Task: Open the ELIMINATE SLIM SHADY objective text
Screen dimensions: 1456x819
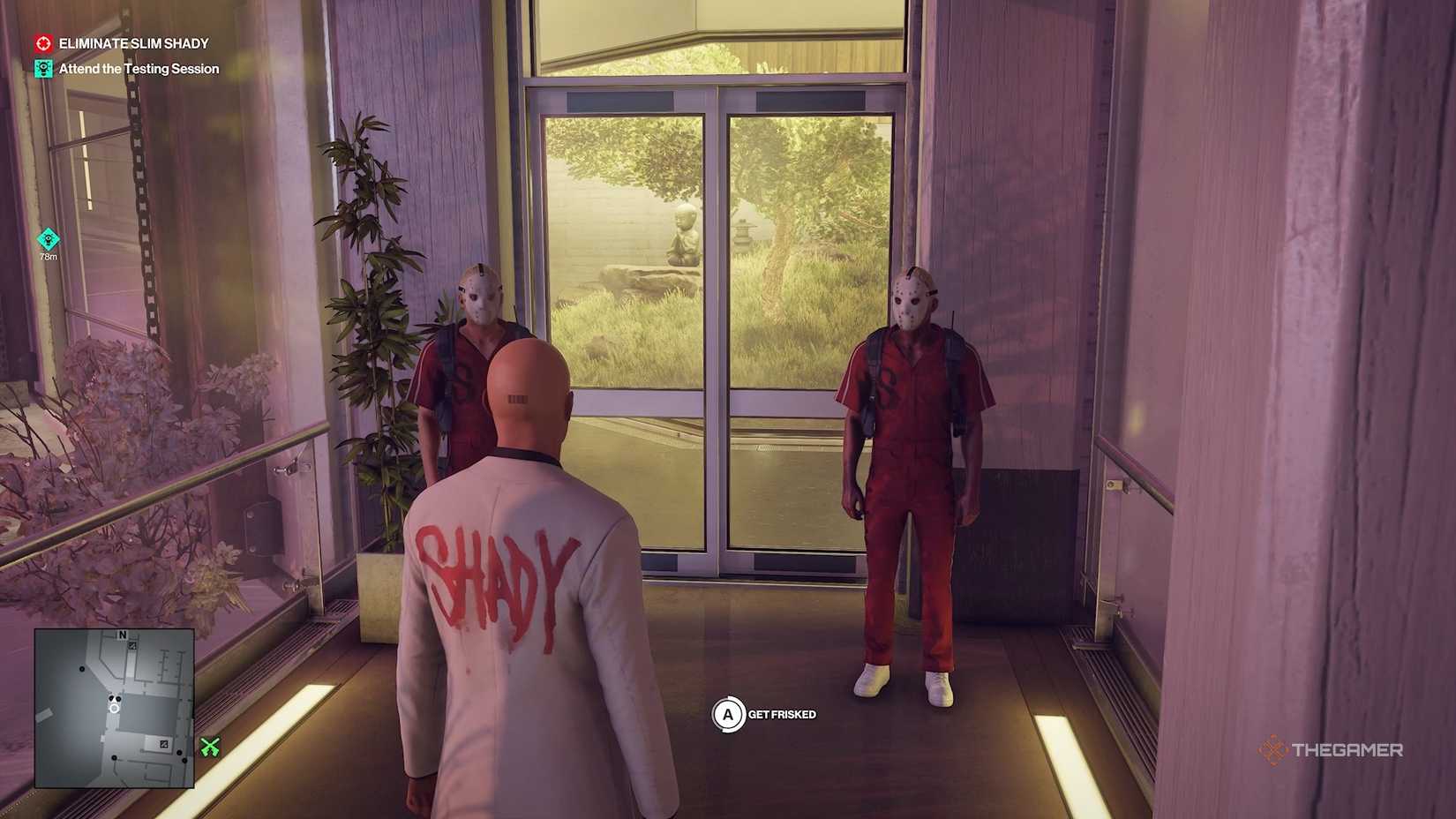Action: (x=132, y=42)
